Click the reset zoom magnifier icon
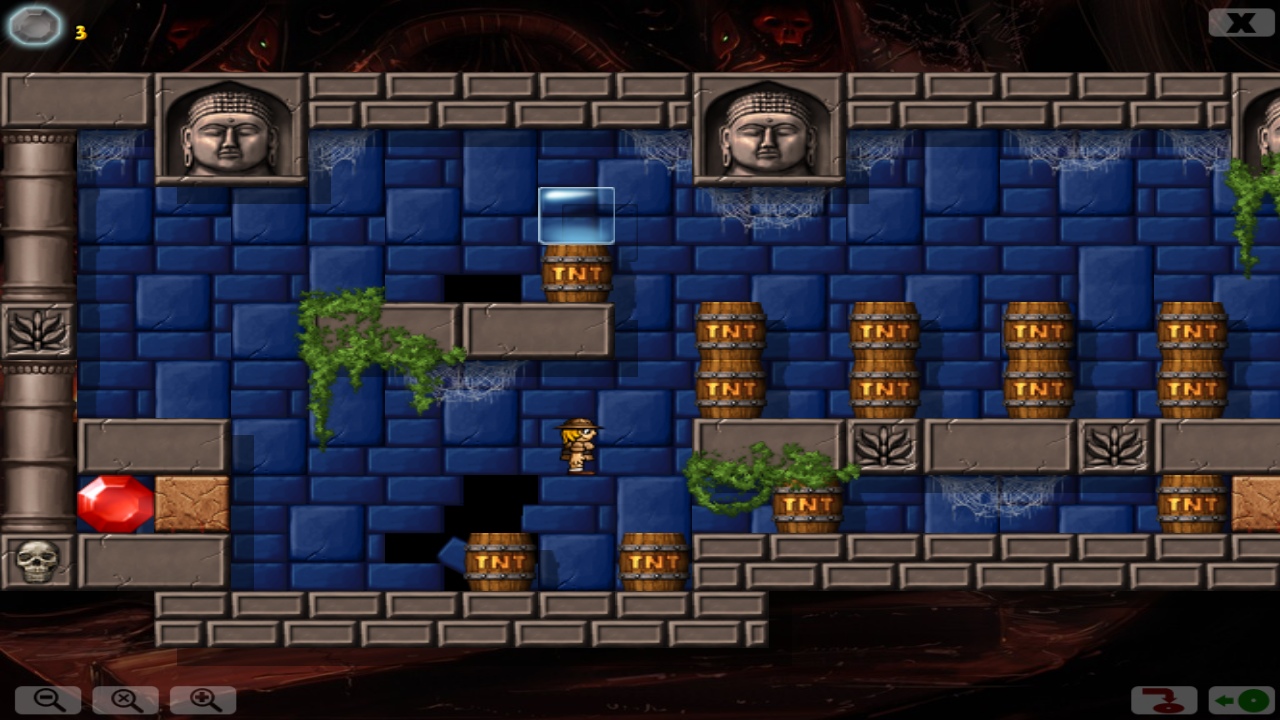The image size is (1280, 720). (x=123, y=700)
